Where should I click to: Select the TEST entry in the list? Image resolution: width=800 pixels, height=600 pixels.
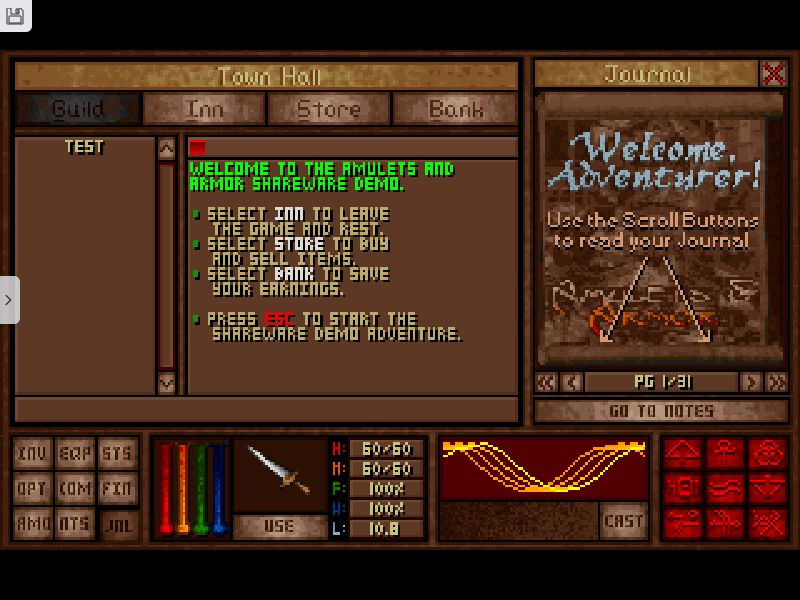[84, 147]
